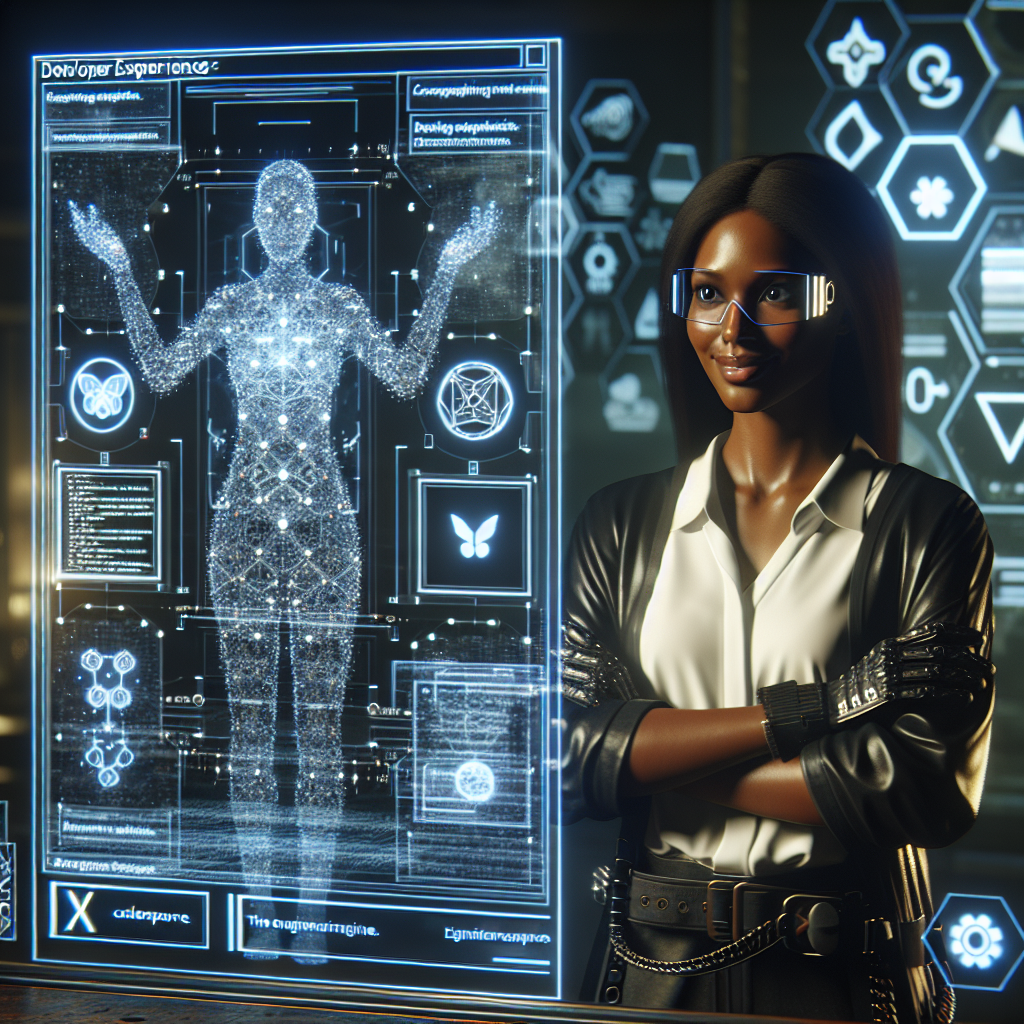The width and height of the screenshot is (1024, 1024).
Task: Select the circular butterfly icon
Action: [101, 395]
